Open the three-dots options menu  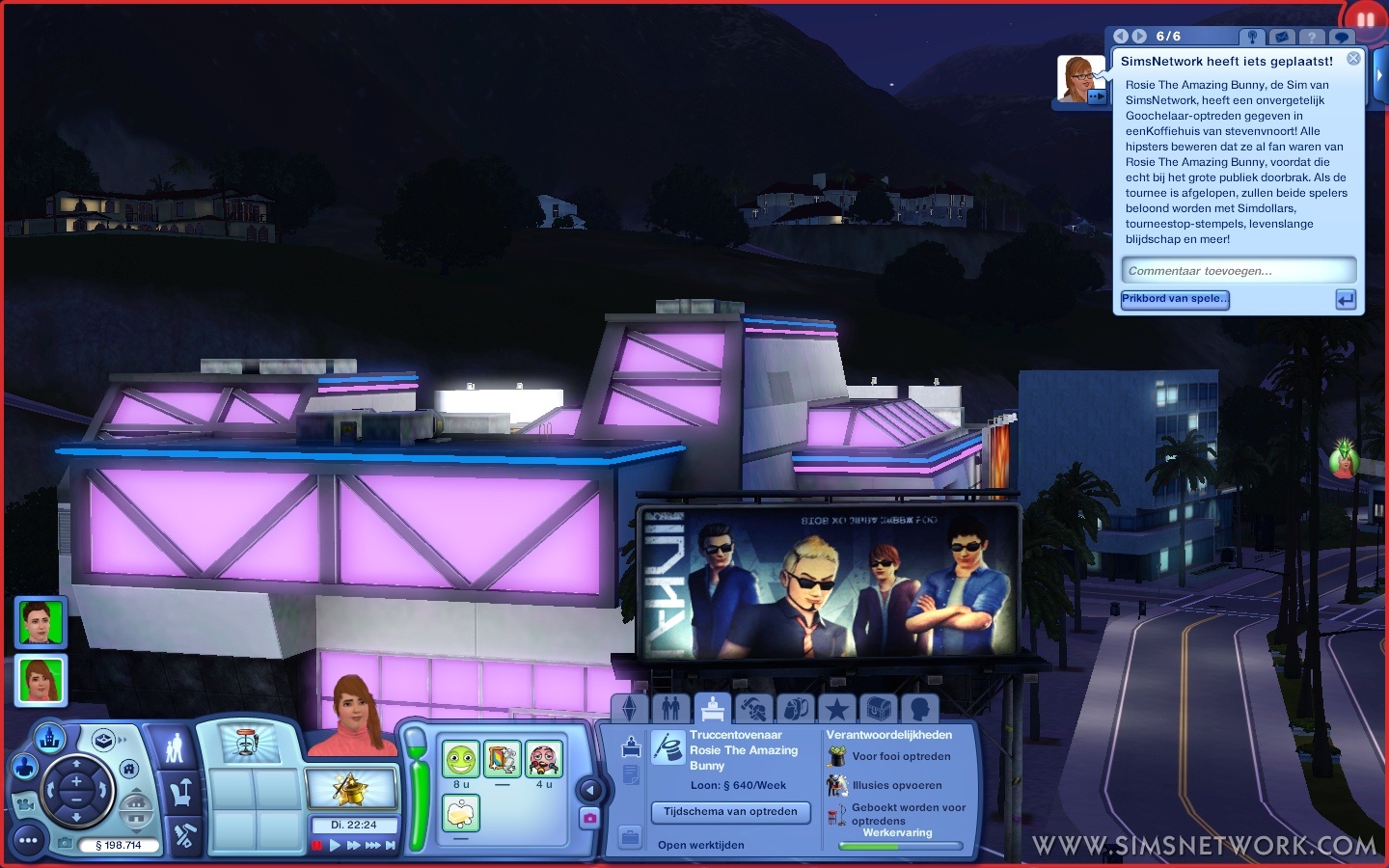pos(28,841)
